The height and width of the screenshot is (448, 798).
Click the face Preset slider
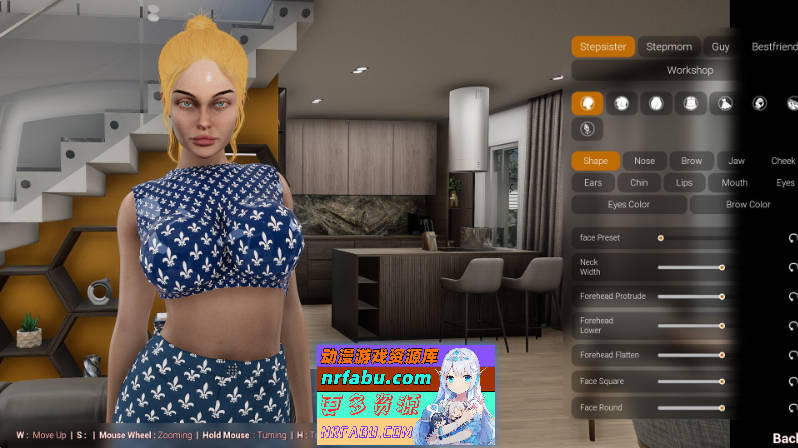[x=690, y=238]
